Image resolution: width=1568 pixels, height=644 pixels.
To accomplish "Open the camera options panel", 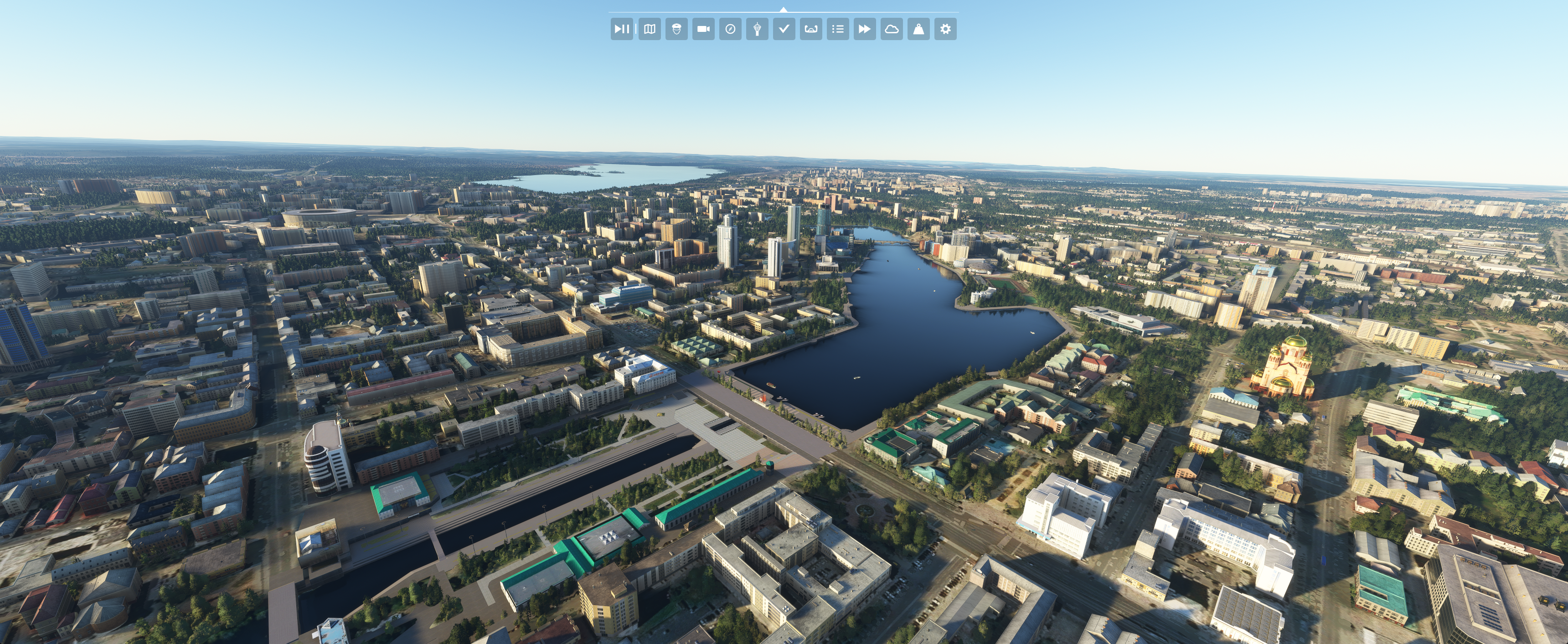I will tap(703, 29).
